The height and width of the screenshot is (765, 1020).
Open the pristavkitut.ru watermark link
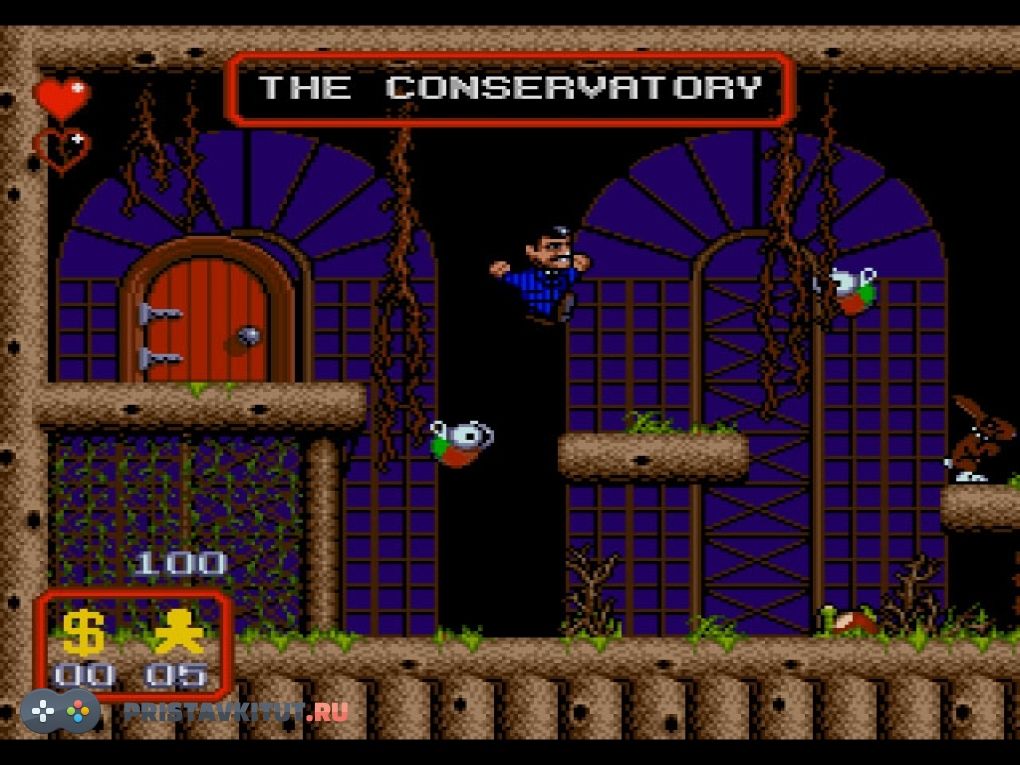(x=236, y=712)
